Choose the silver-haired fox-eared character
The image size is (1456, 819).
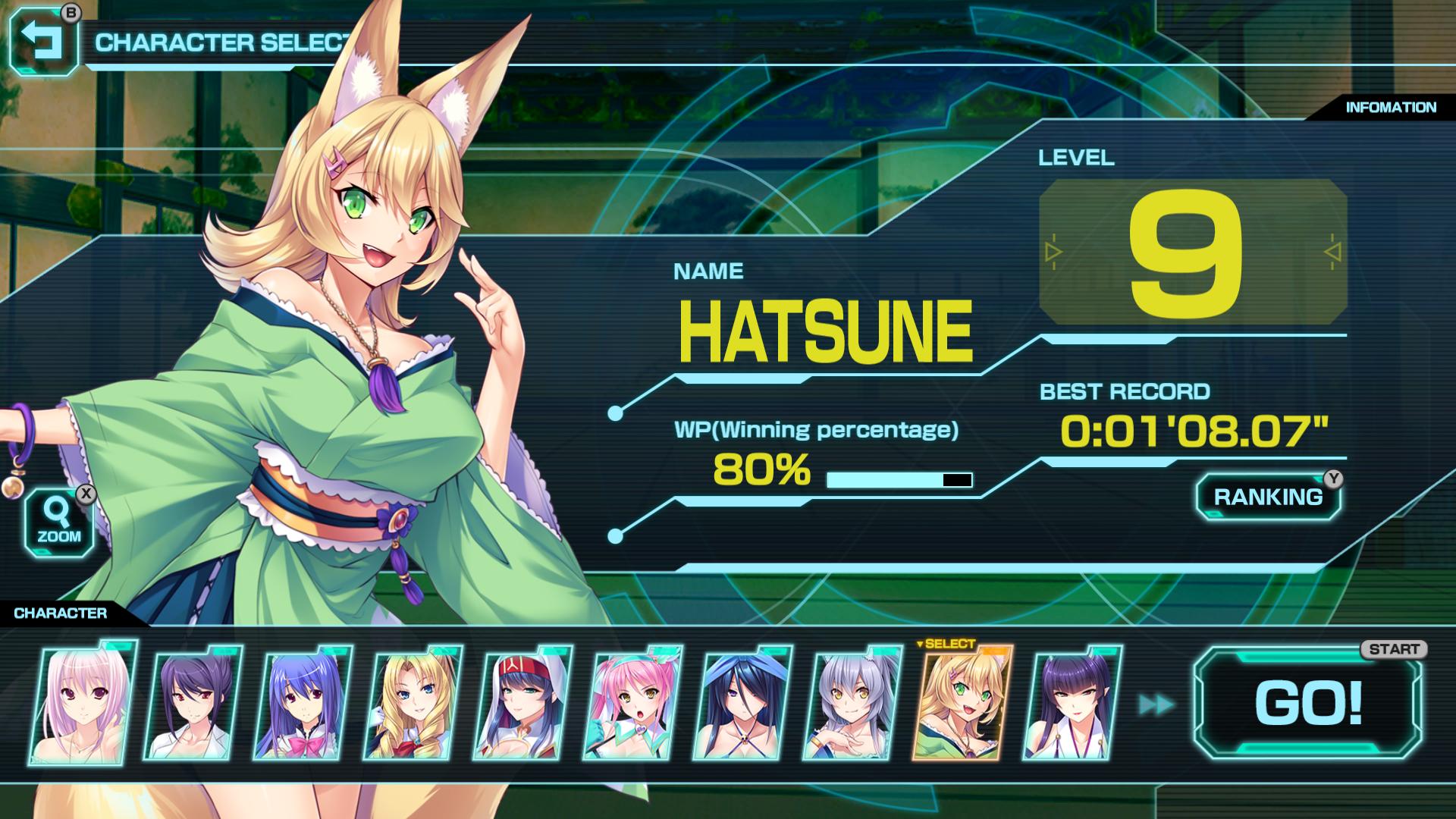[852, 703]
